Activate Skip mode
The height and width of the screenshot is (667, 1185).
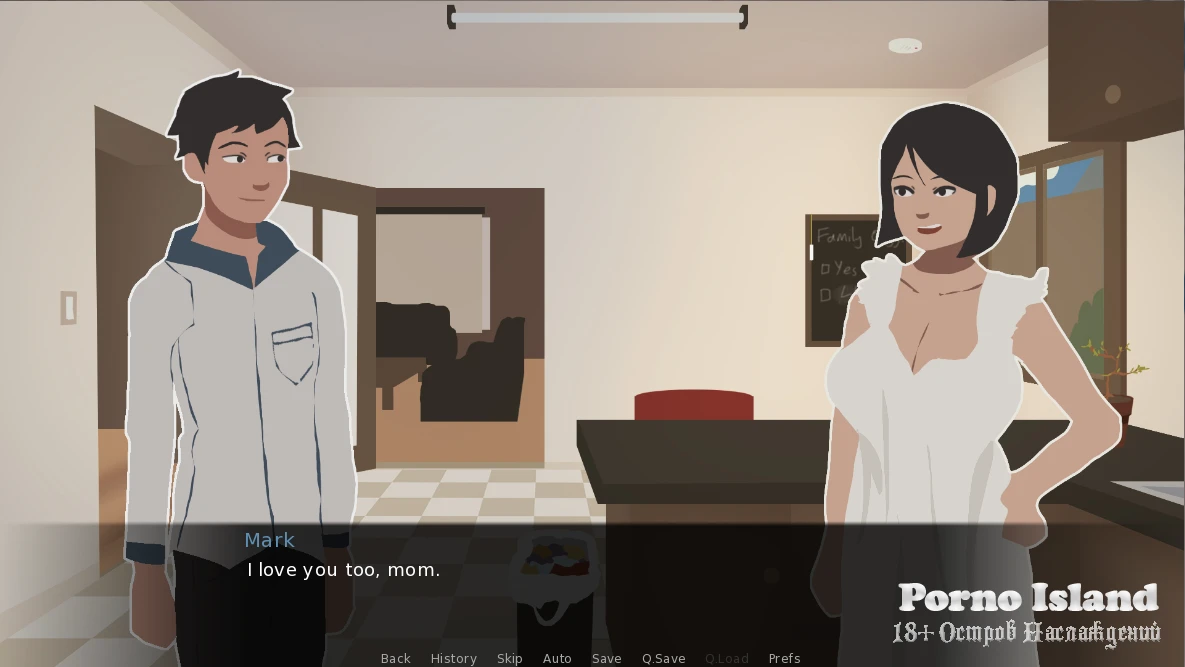coord(509,658)
